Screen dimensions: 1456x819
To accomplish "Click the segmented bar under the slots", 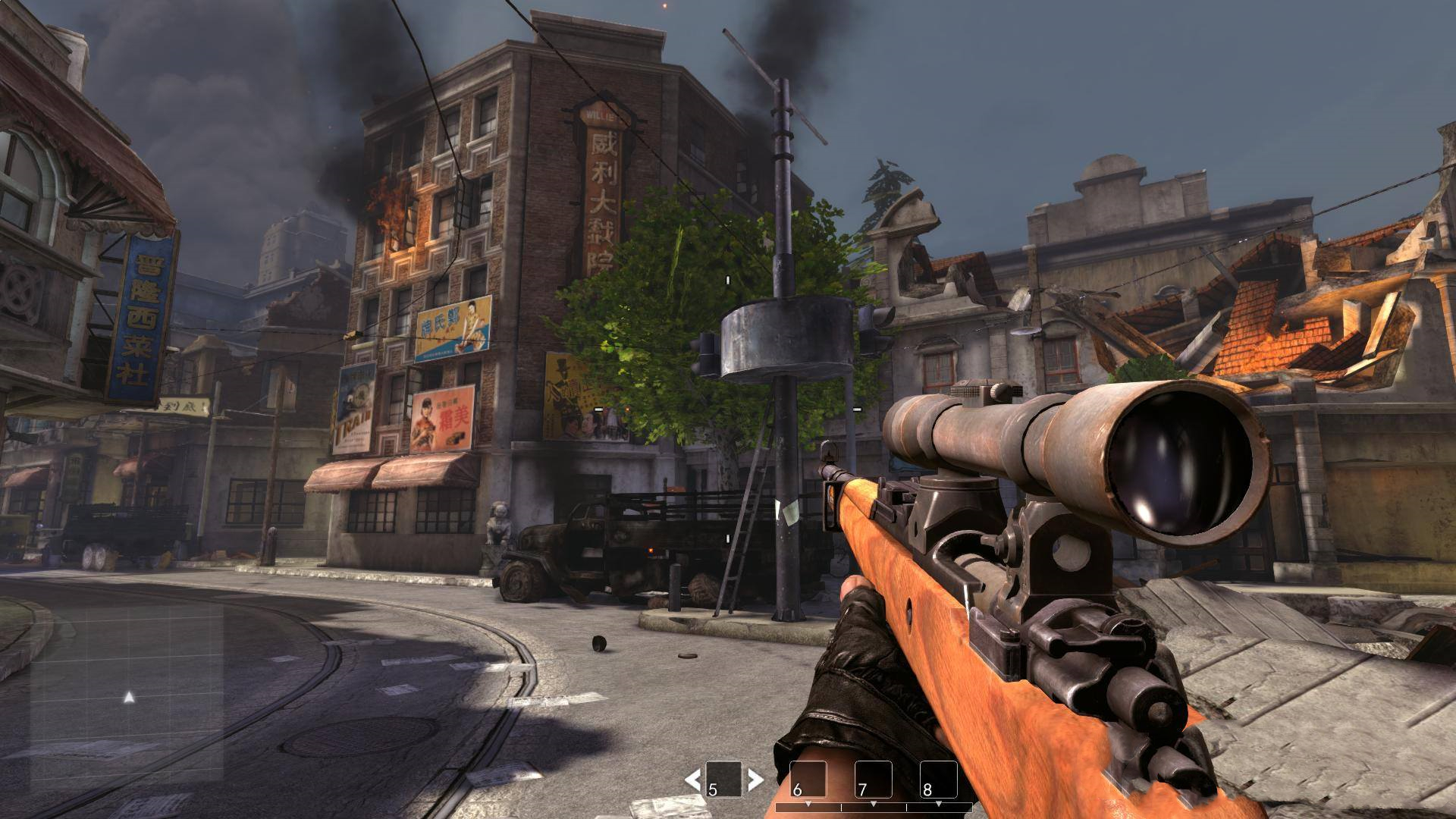I will click(x=874, y=807).
